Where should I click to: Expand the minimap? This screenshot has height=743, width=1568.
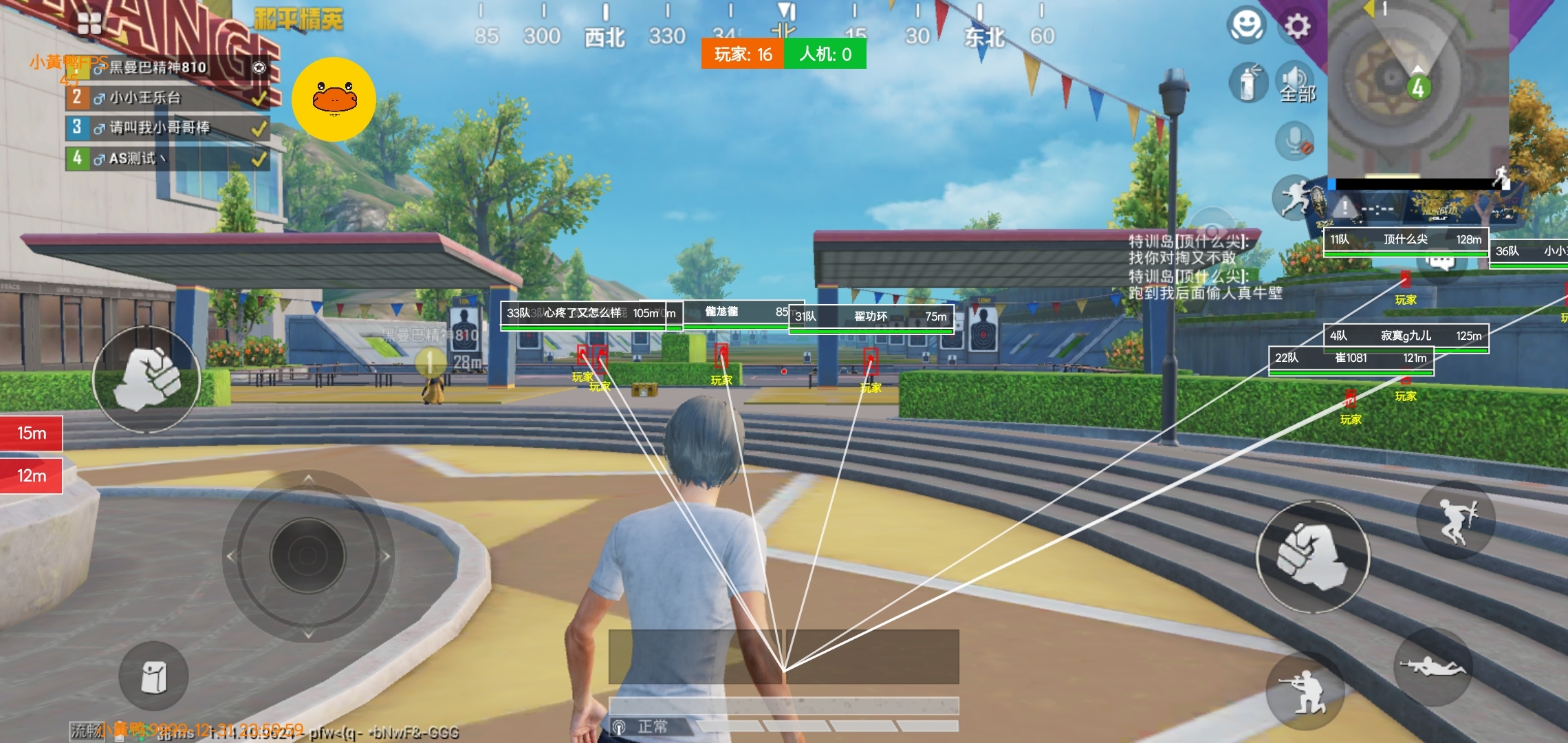point(1417,89)
